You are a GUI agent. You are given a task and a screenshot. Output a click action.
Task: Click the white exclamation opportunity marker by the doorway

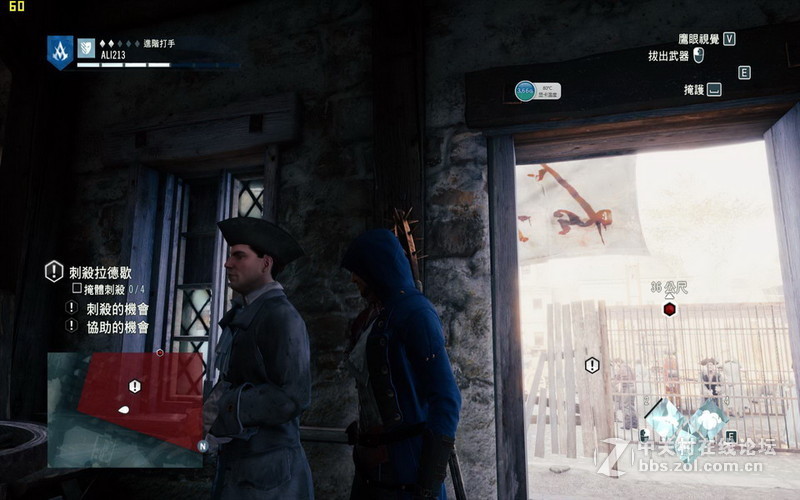coord(592,365)
